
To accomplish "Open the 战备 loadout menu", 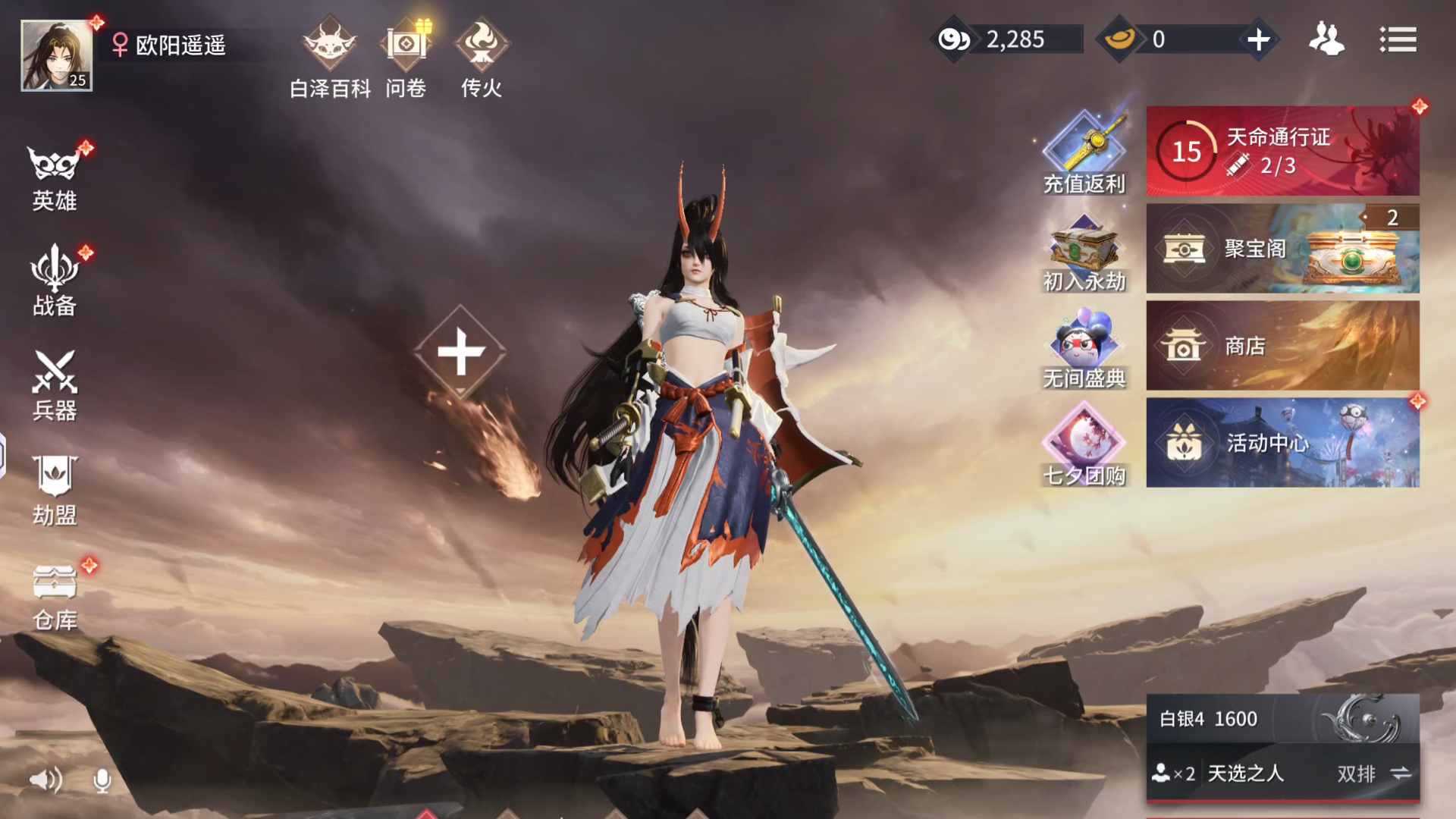I will [x=55, y=282].
